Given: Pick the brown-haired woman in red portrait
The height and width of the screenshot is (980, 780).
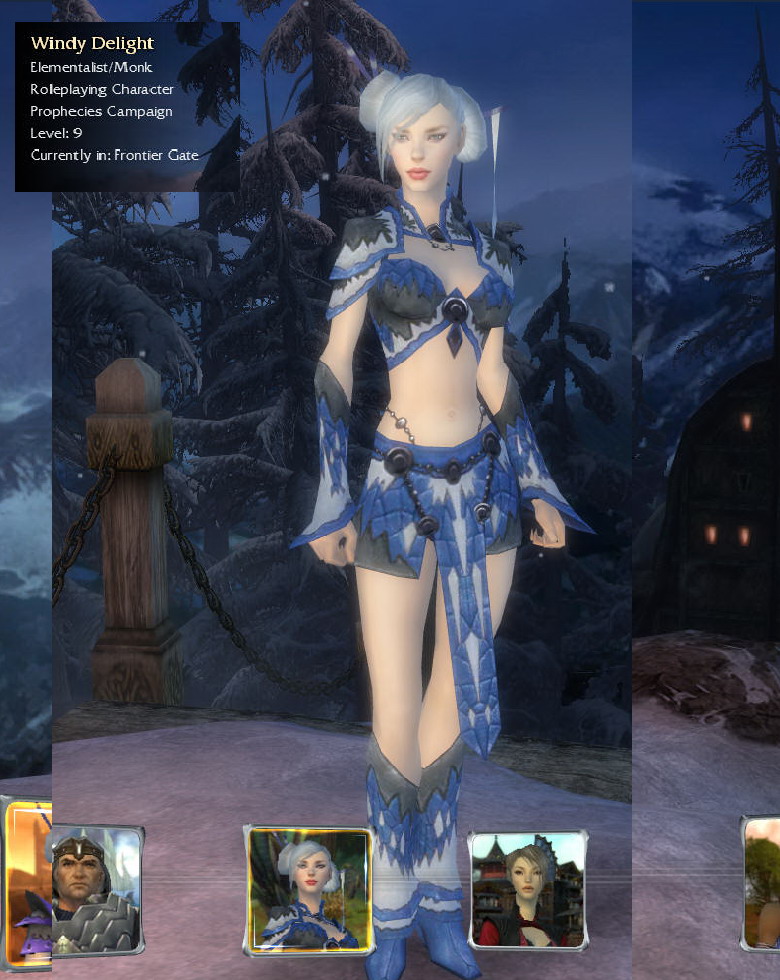Looking at the screenshot, I should tap(527, 890).
